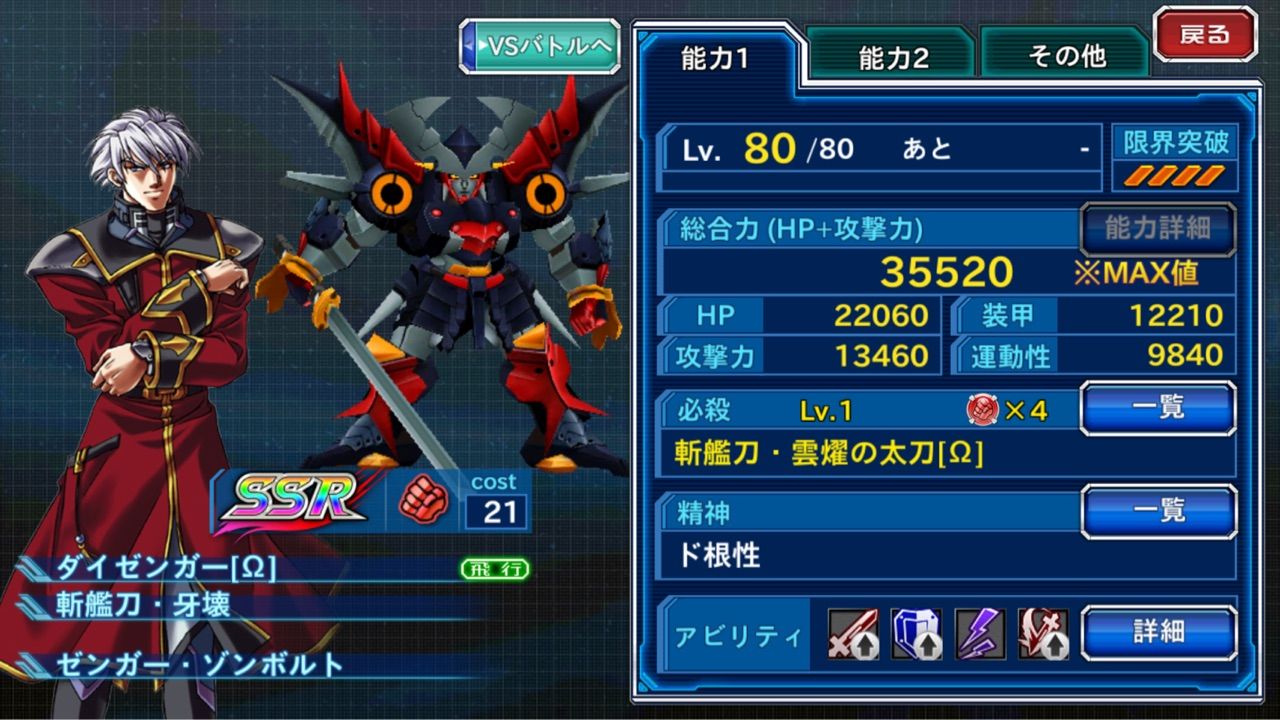Expand the 精神 spirit 一覧 list
The width and height of the screenshot is (1280, 720).
[1157, 510]
